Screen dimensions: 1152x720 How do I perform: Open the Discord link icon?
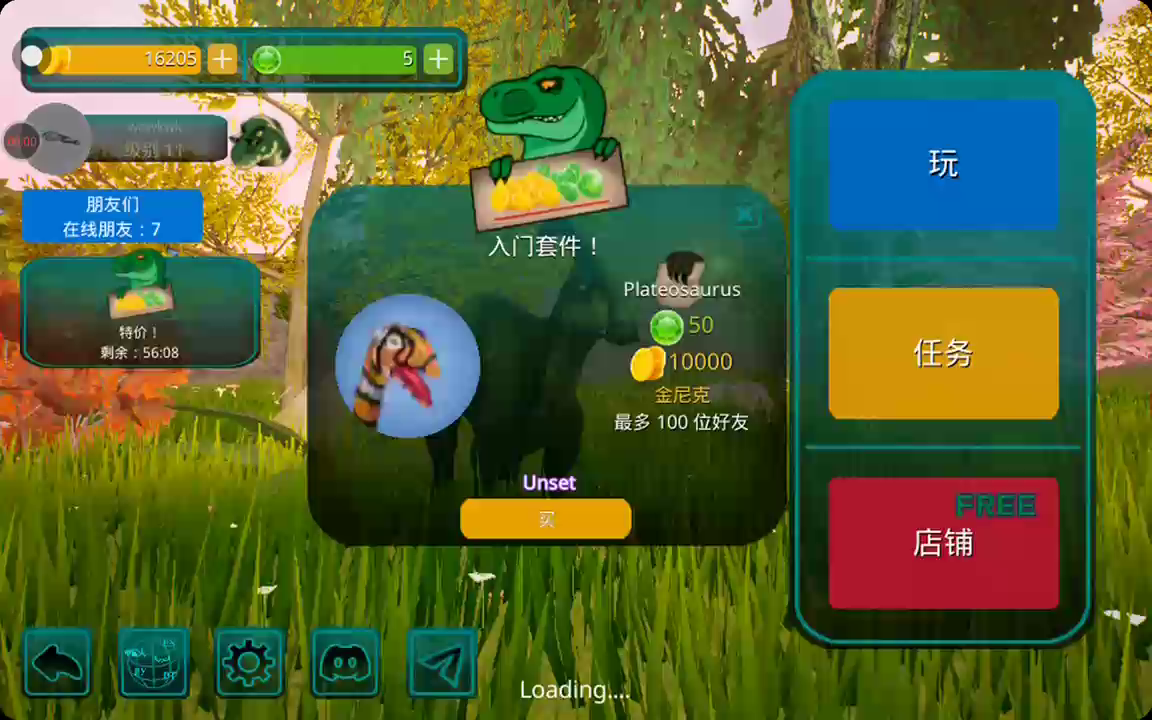(x=346, y=662)
